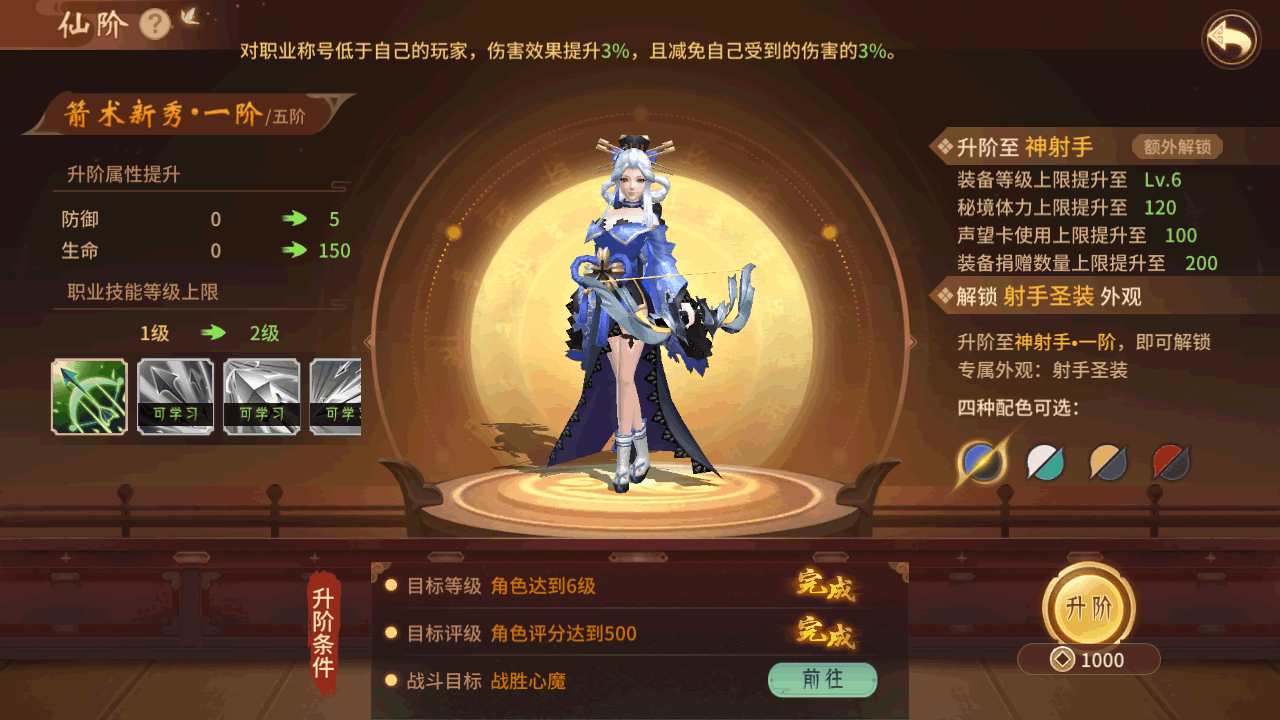1280x720 pixels.
Task: Go to the 战胜心魔 battle via 前往
Action: click(822, 680)
